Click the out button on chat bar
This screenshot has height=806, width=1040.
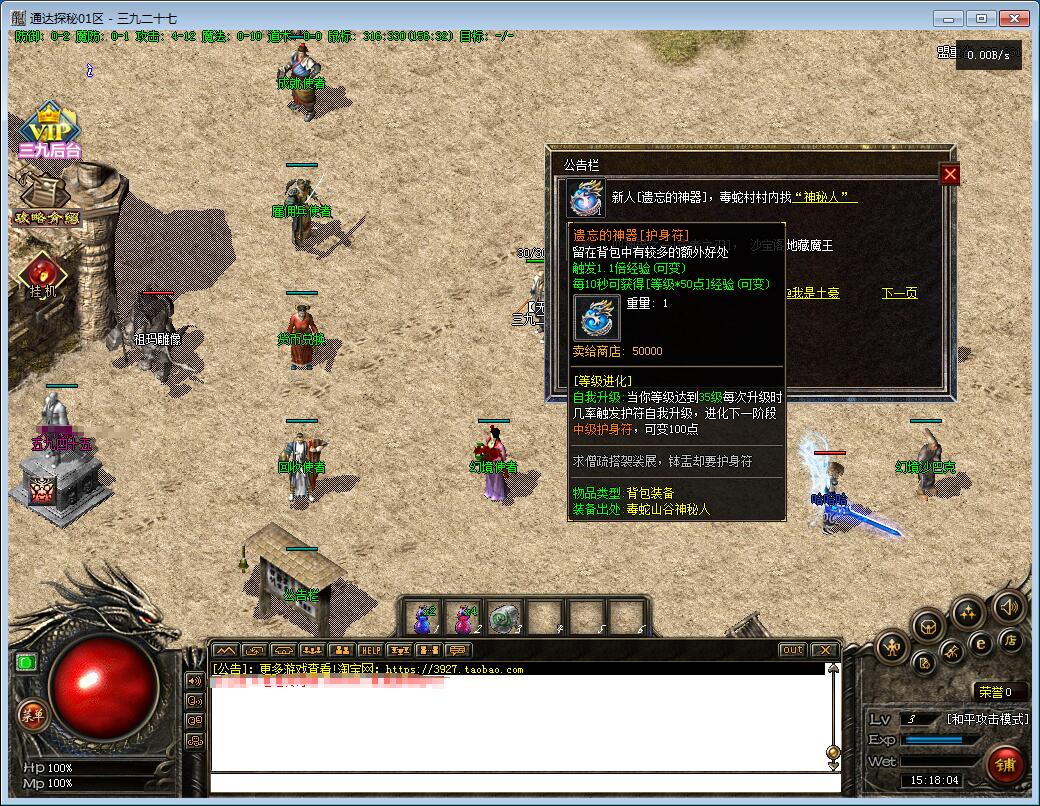coord(792,650)
